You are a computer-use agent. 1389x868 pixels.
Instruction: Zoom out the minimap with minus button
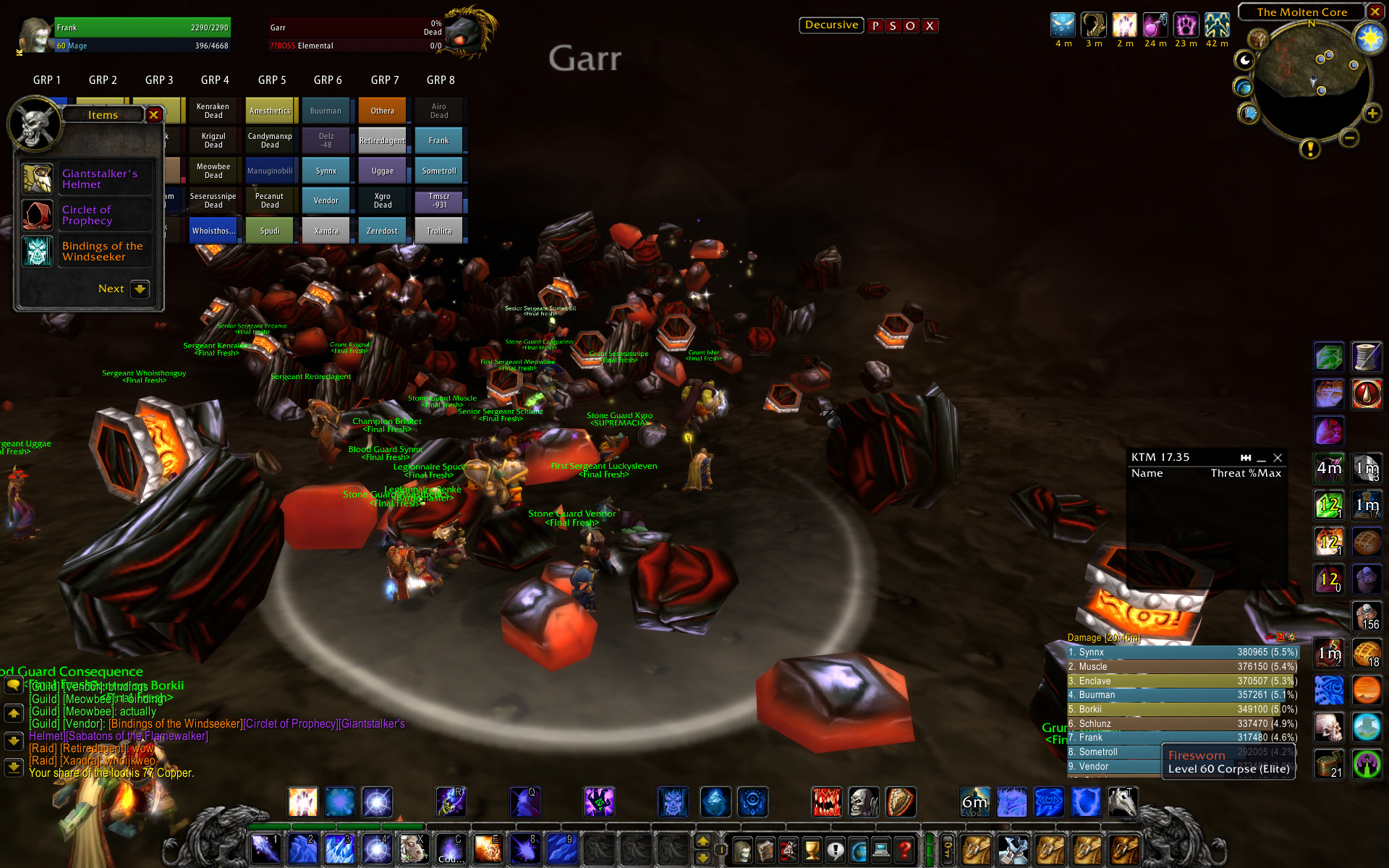click(1348, 137)
